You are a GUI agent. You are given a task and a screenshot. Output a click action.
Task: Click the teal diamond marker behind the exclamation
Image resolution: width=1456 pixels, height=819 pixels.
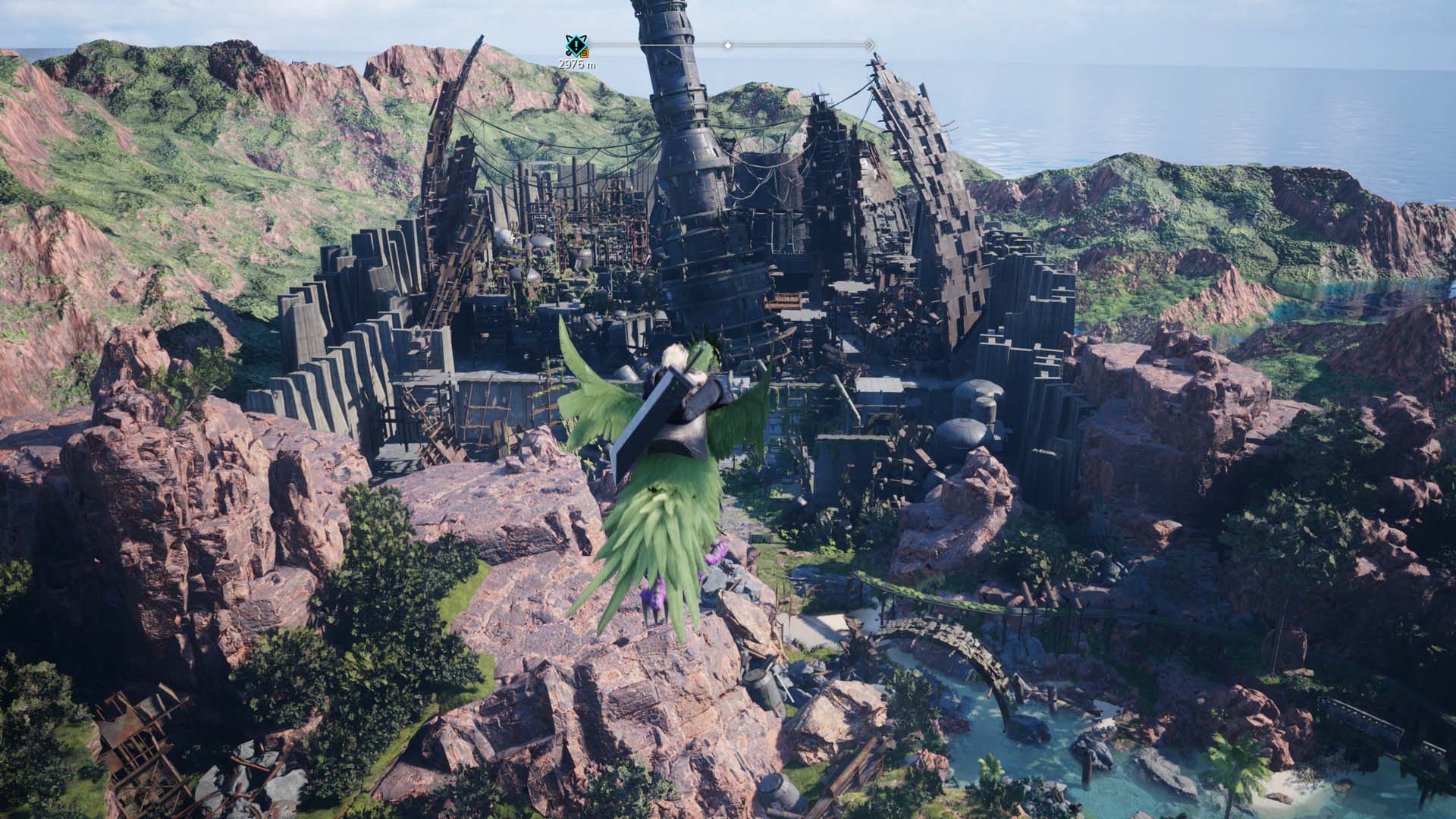coord(576,44)
